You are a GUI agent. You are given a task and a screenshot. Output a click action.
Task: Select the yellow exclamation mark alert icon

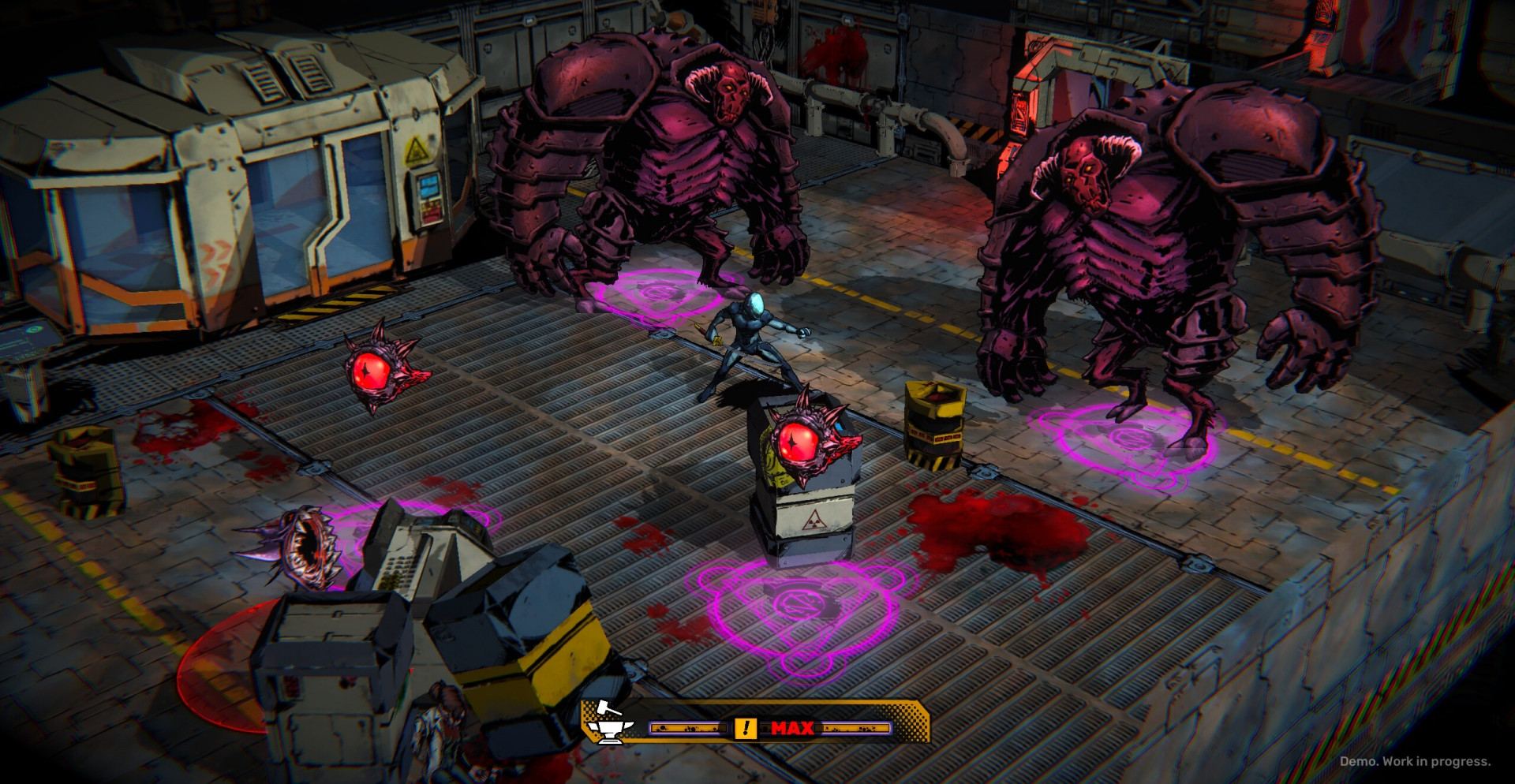click(x=745, y=728)
